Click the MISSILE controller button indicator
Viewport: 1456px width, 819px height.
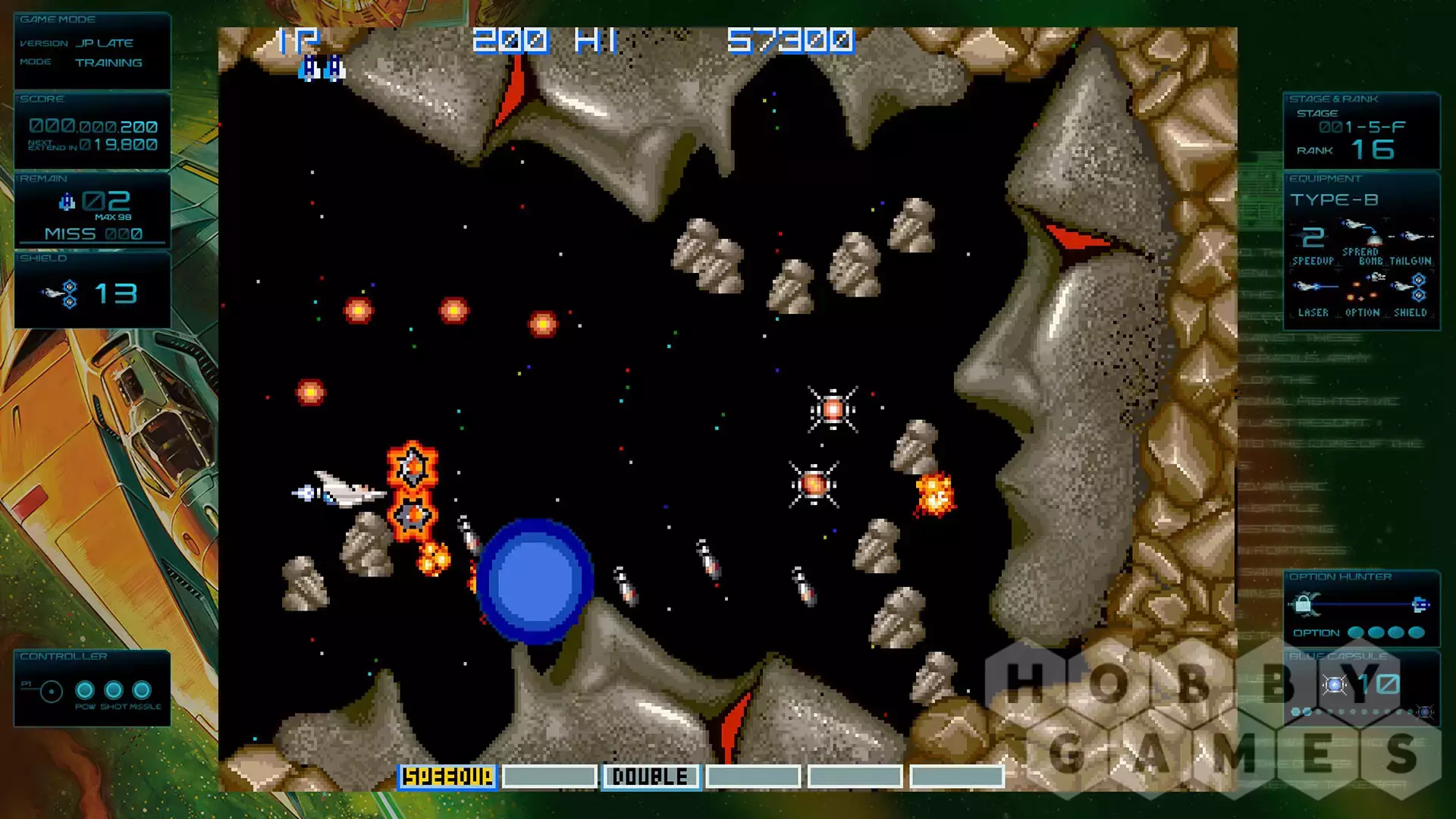142,690
